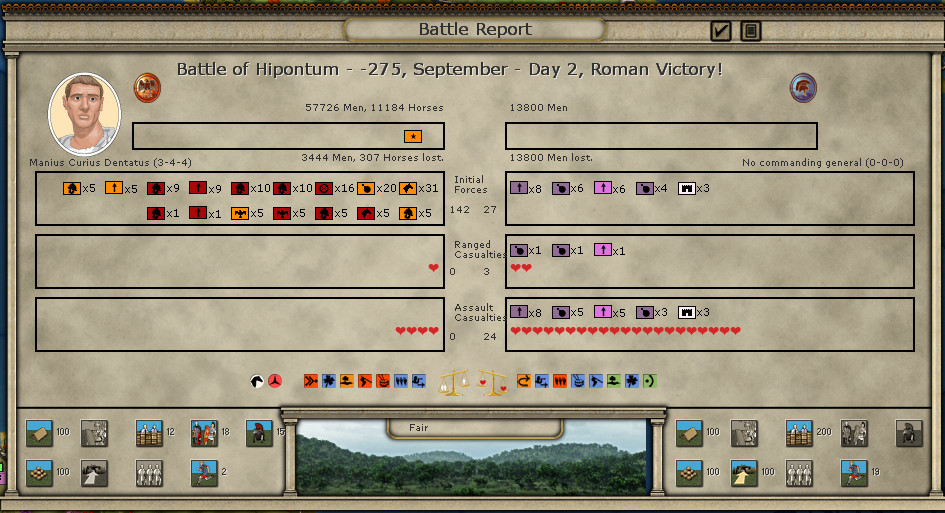Click the enemy road icon showing 100
Screen dimensions: 945x513
pos(744,472)
